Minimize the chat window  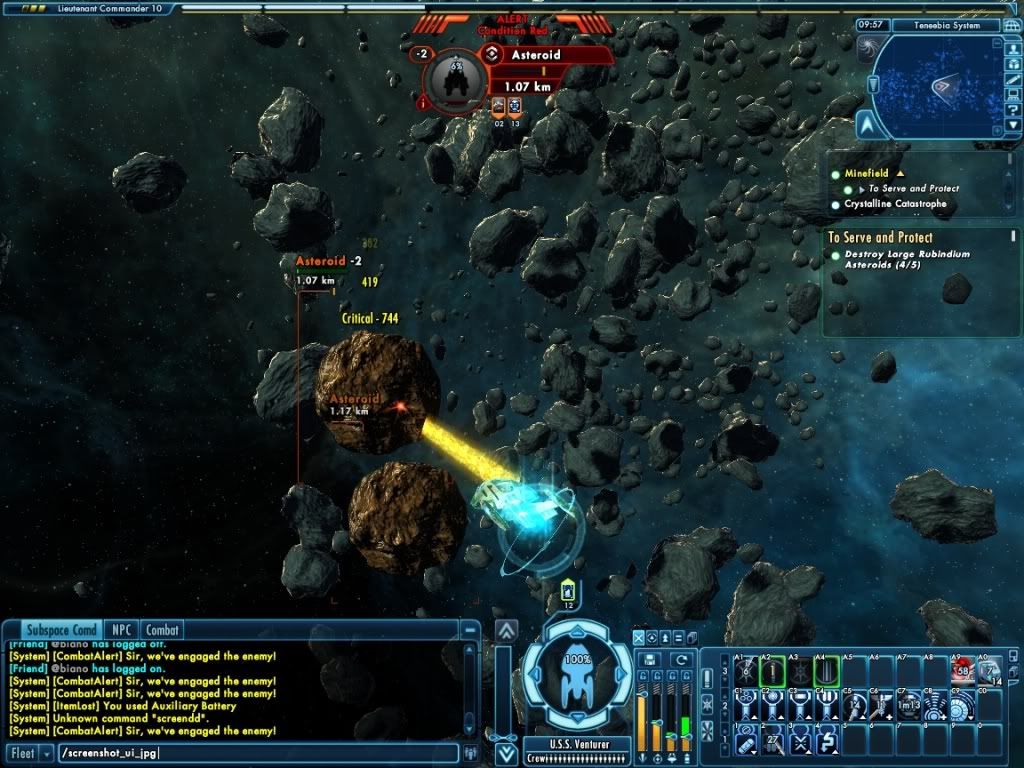470,631
